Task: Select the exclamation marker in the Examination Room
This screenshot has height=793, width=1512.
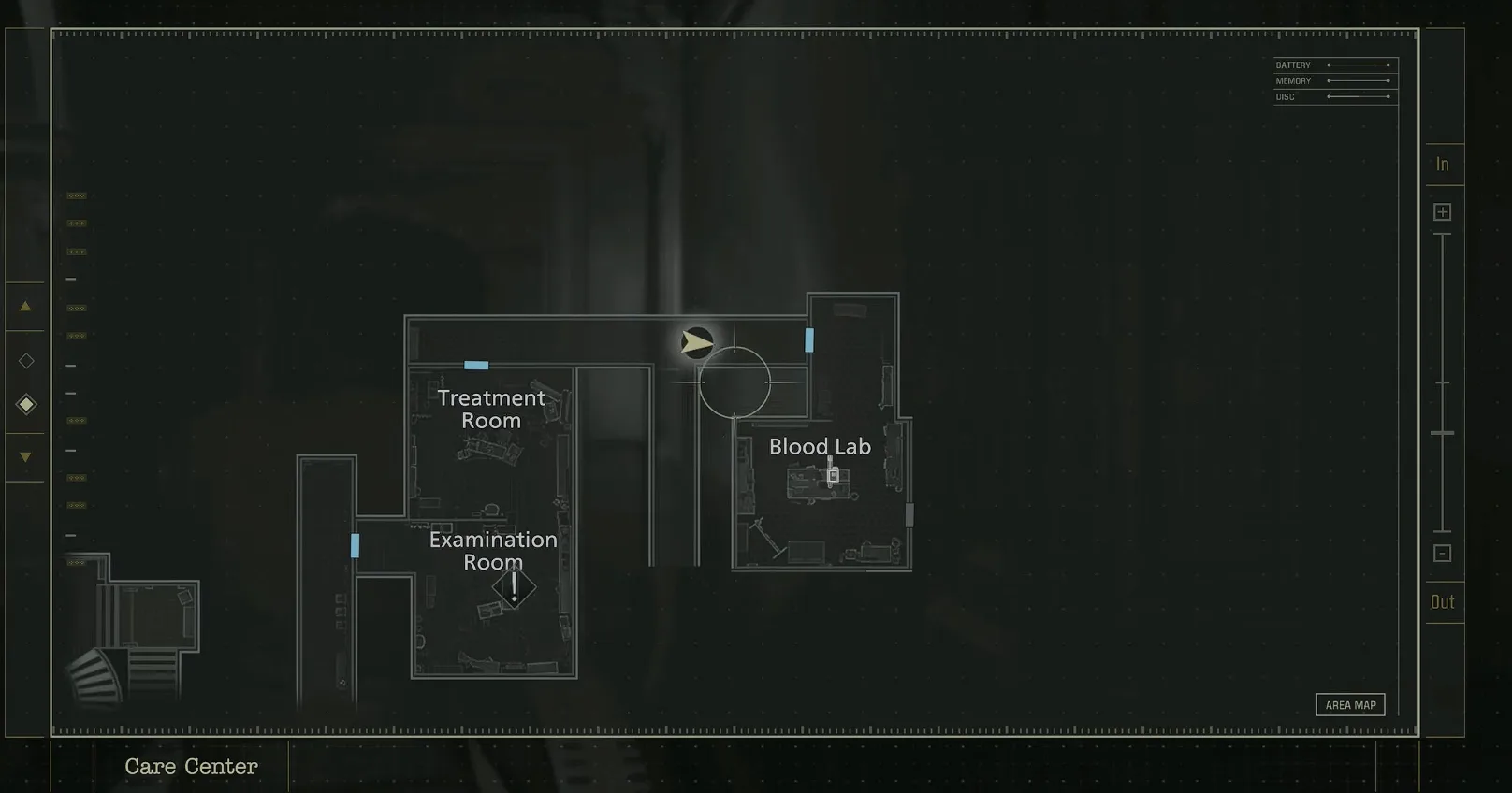Action: [x=513, y=587]
